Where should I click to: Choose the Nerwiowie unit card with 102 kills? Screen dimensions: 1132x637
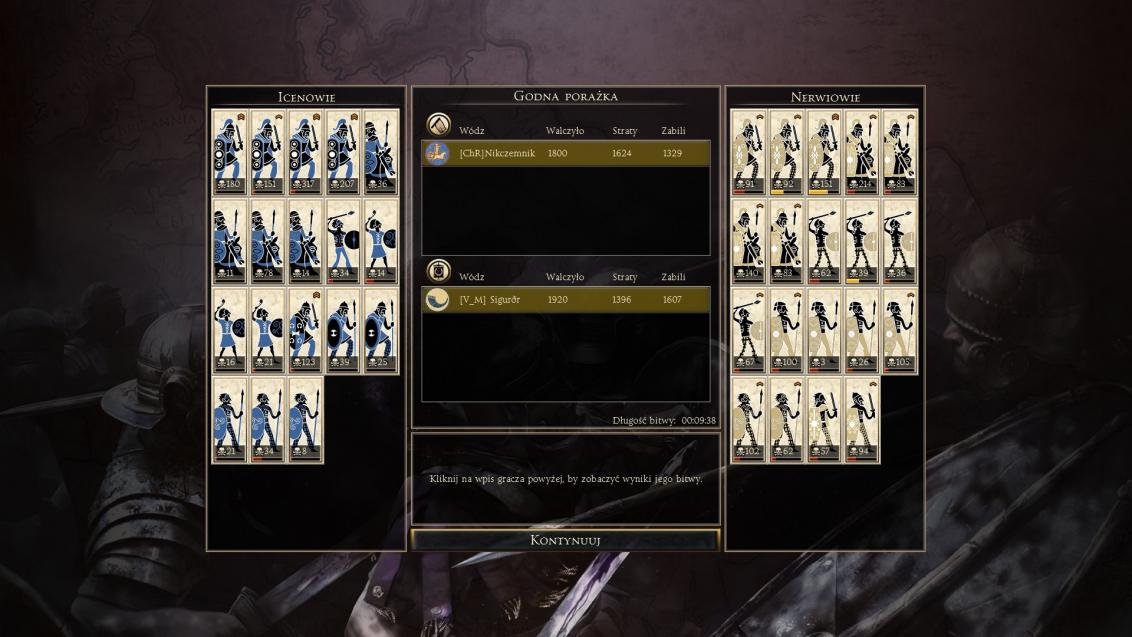[748, 420]
